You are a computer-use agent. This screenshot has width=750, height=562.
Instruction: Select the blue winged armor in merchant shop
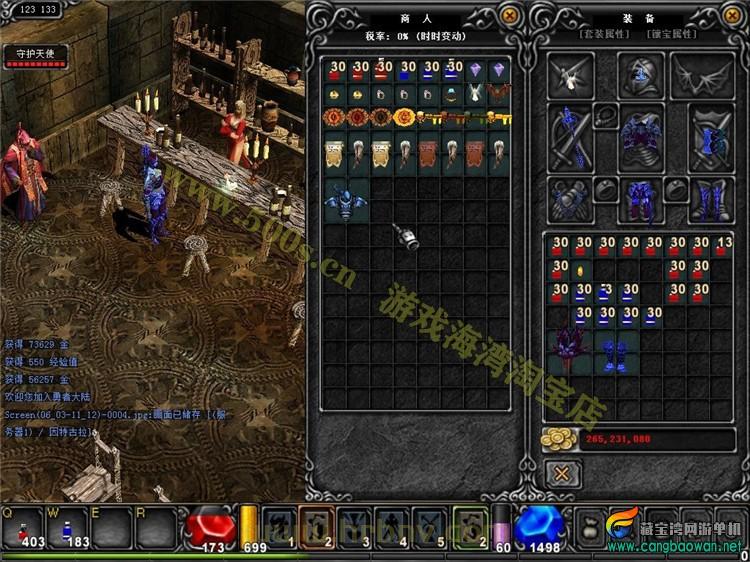(345, 202)
